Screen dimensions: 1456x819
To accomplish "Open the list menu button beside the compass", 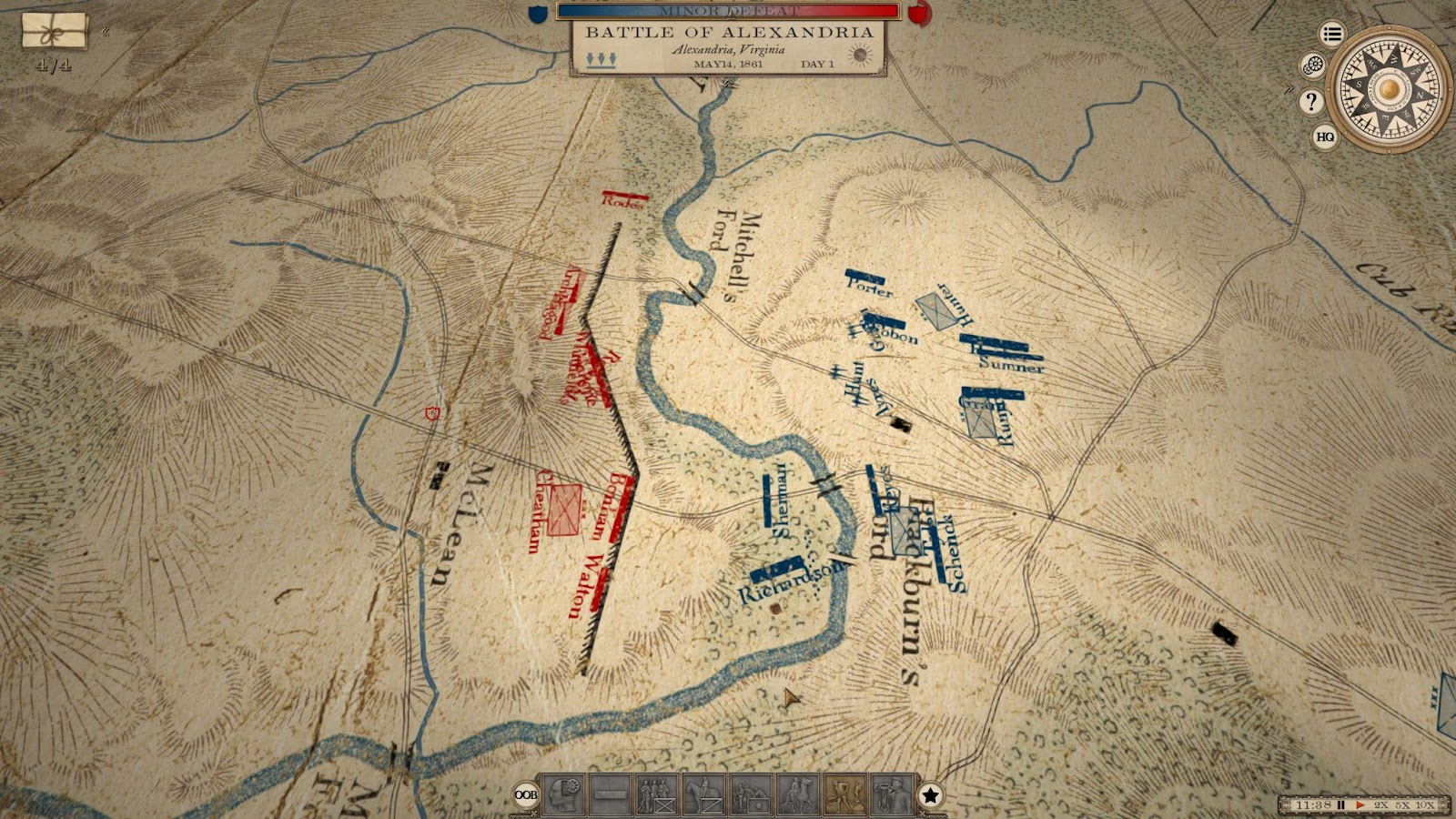I will pos(1332,35).
